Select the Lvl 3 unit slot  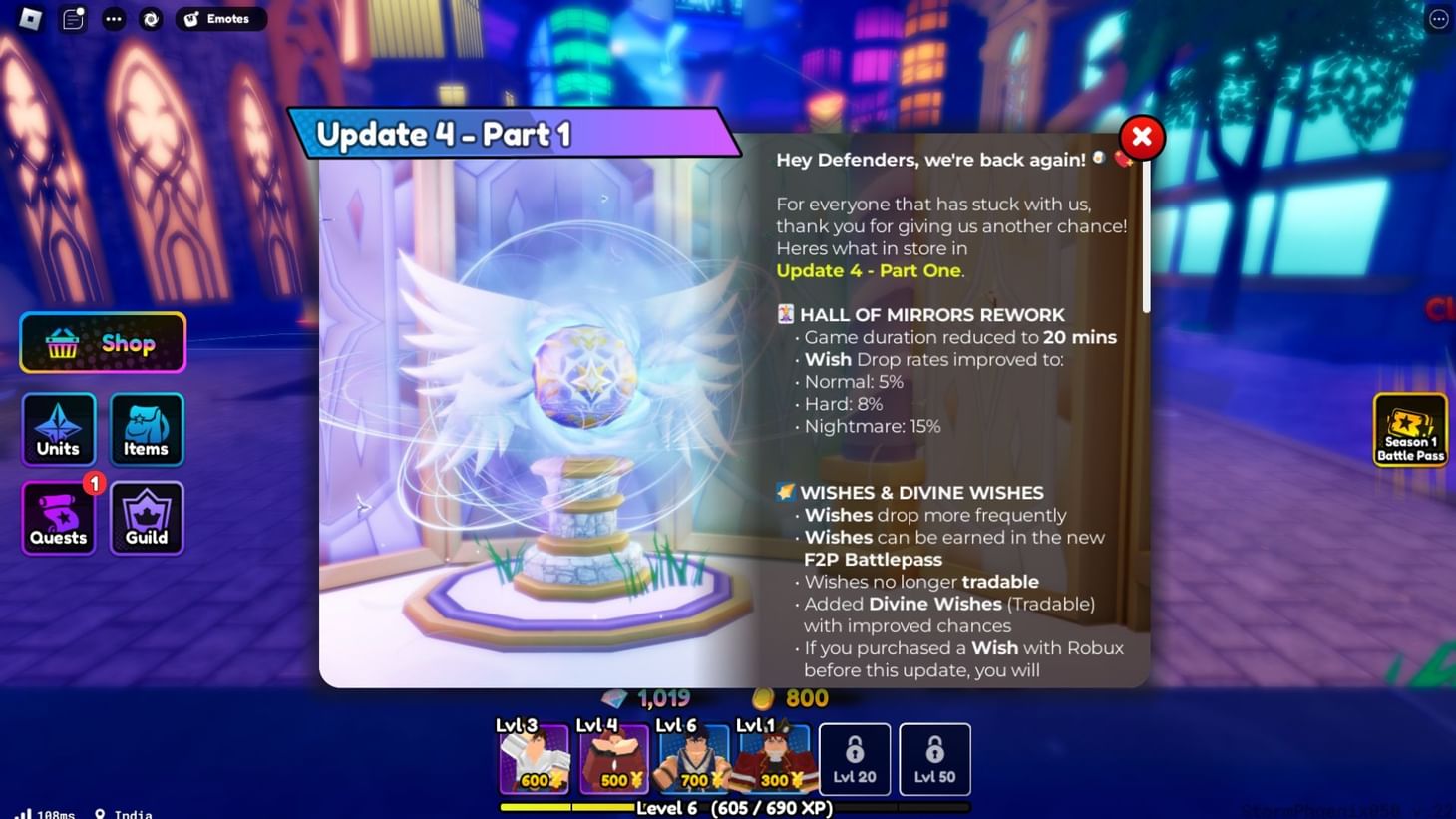click(535, 760)
